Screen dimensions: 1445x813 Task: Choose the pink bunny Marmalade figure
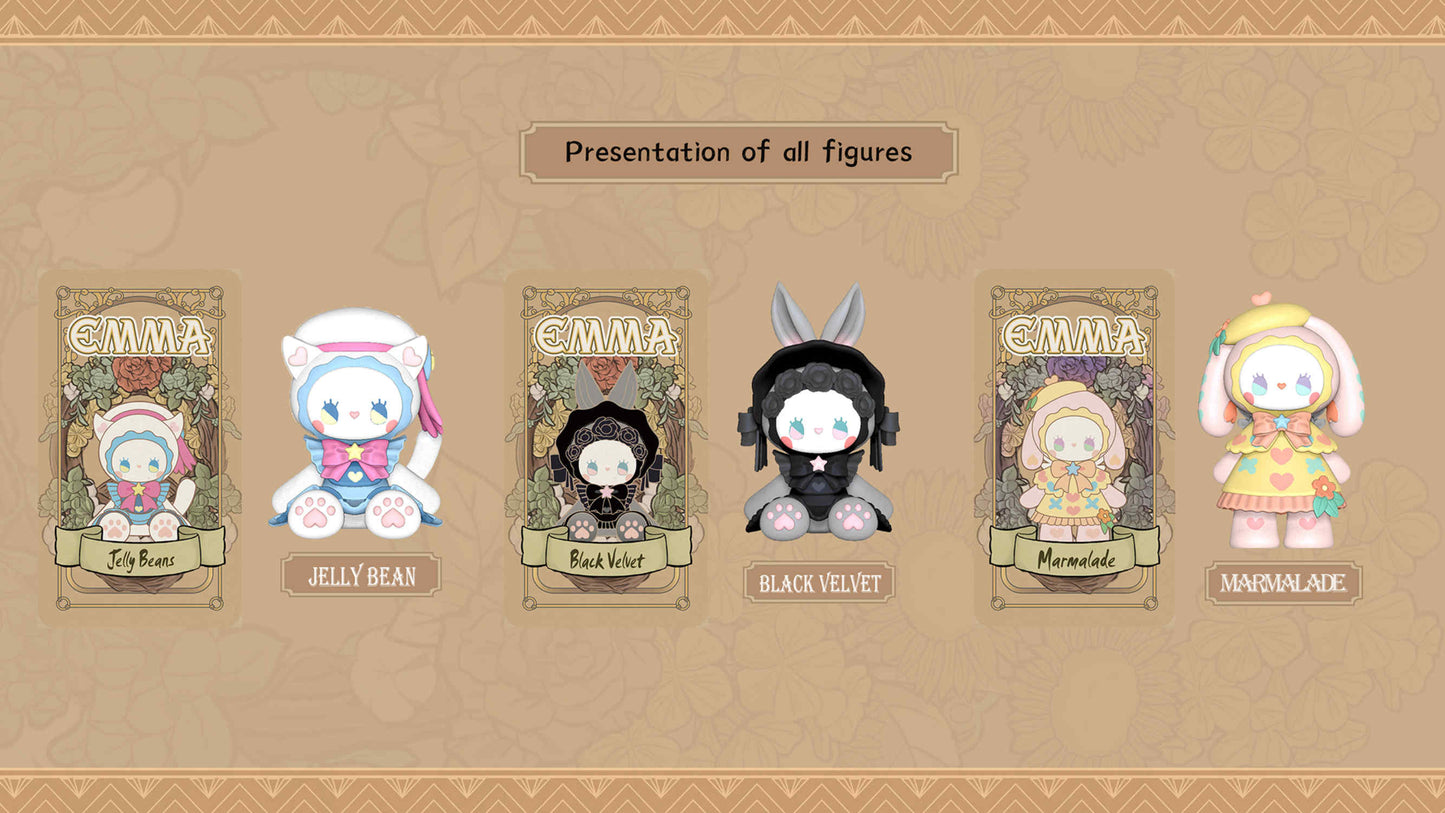coord(1283,425)
